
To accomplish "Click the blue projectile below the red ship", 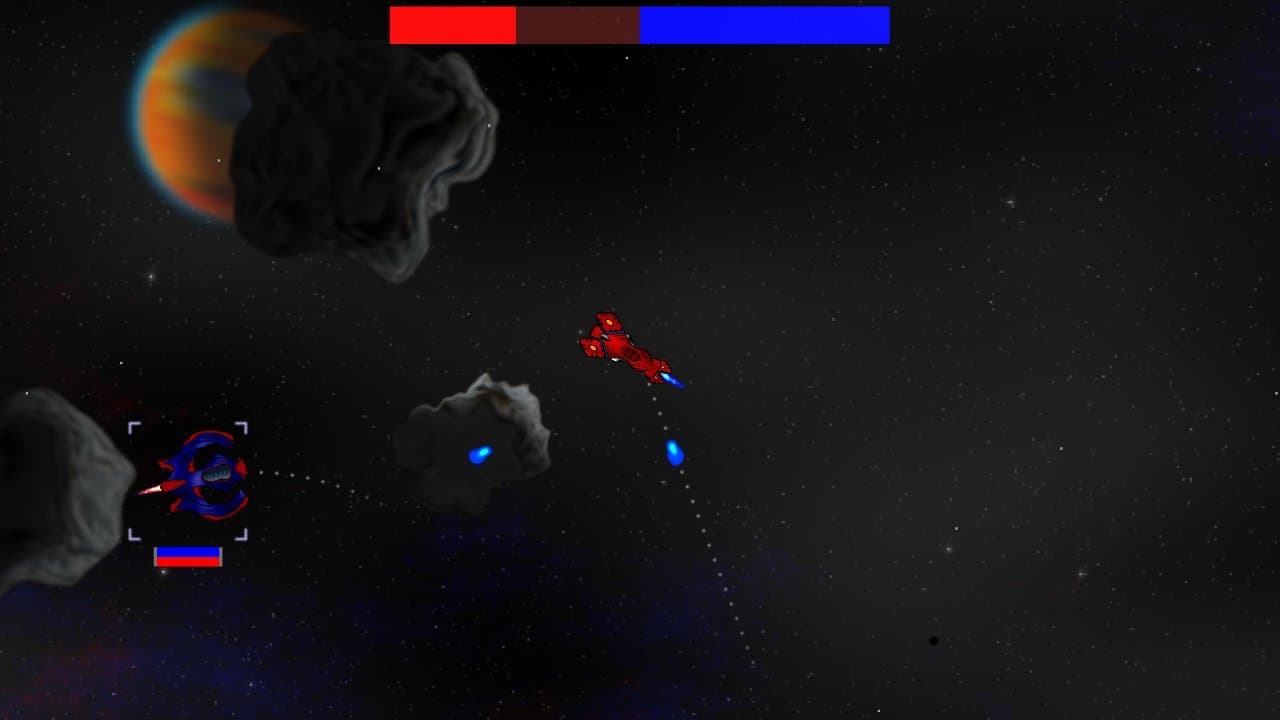I will coord(674,451).
